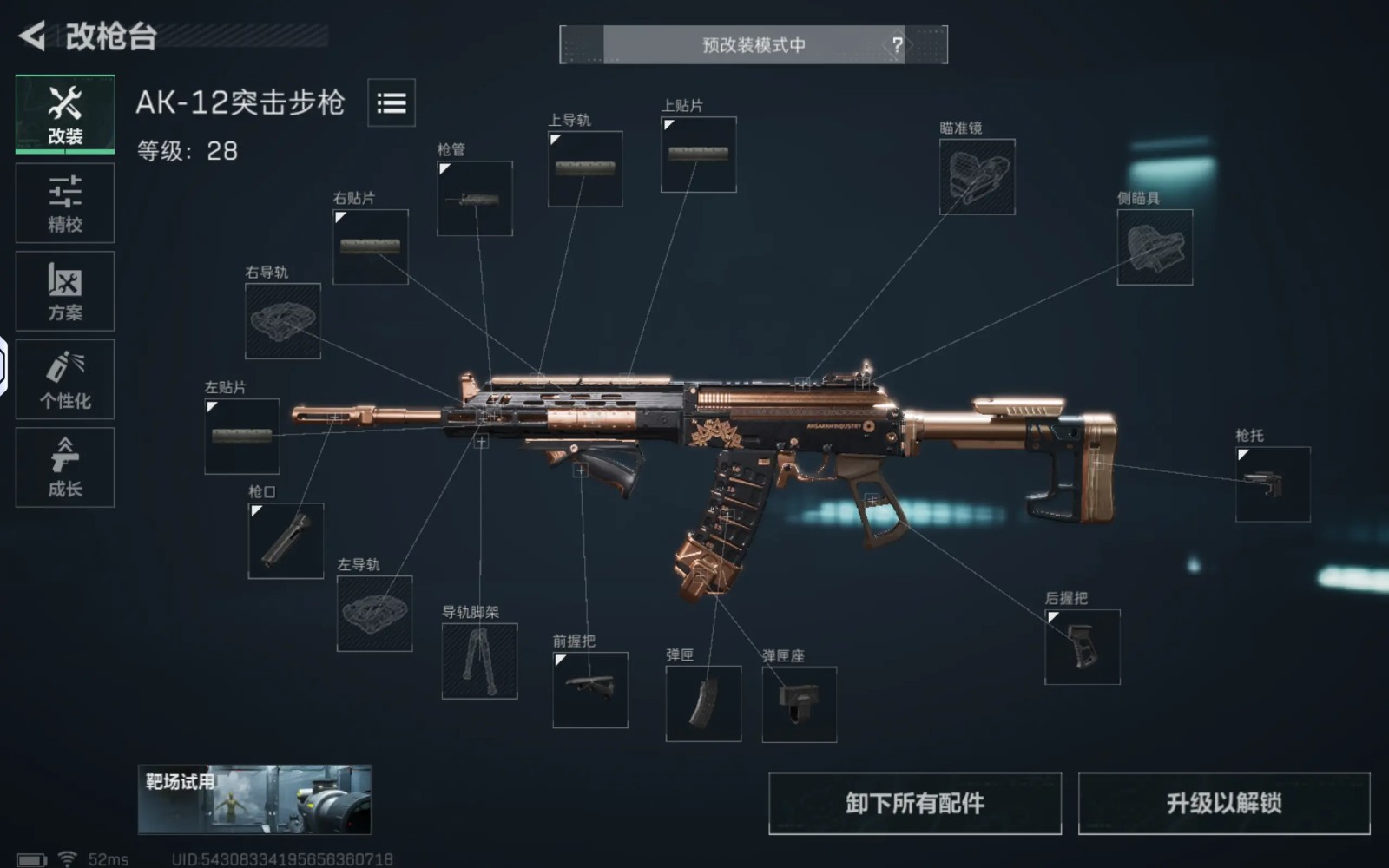Select the 枪托 stock slot
The height and width of the screenshot is (868, 1389).
click(1273, 484)
